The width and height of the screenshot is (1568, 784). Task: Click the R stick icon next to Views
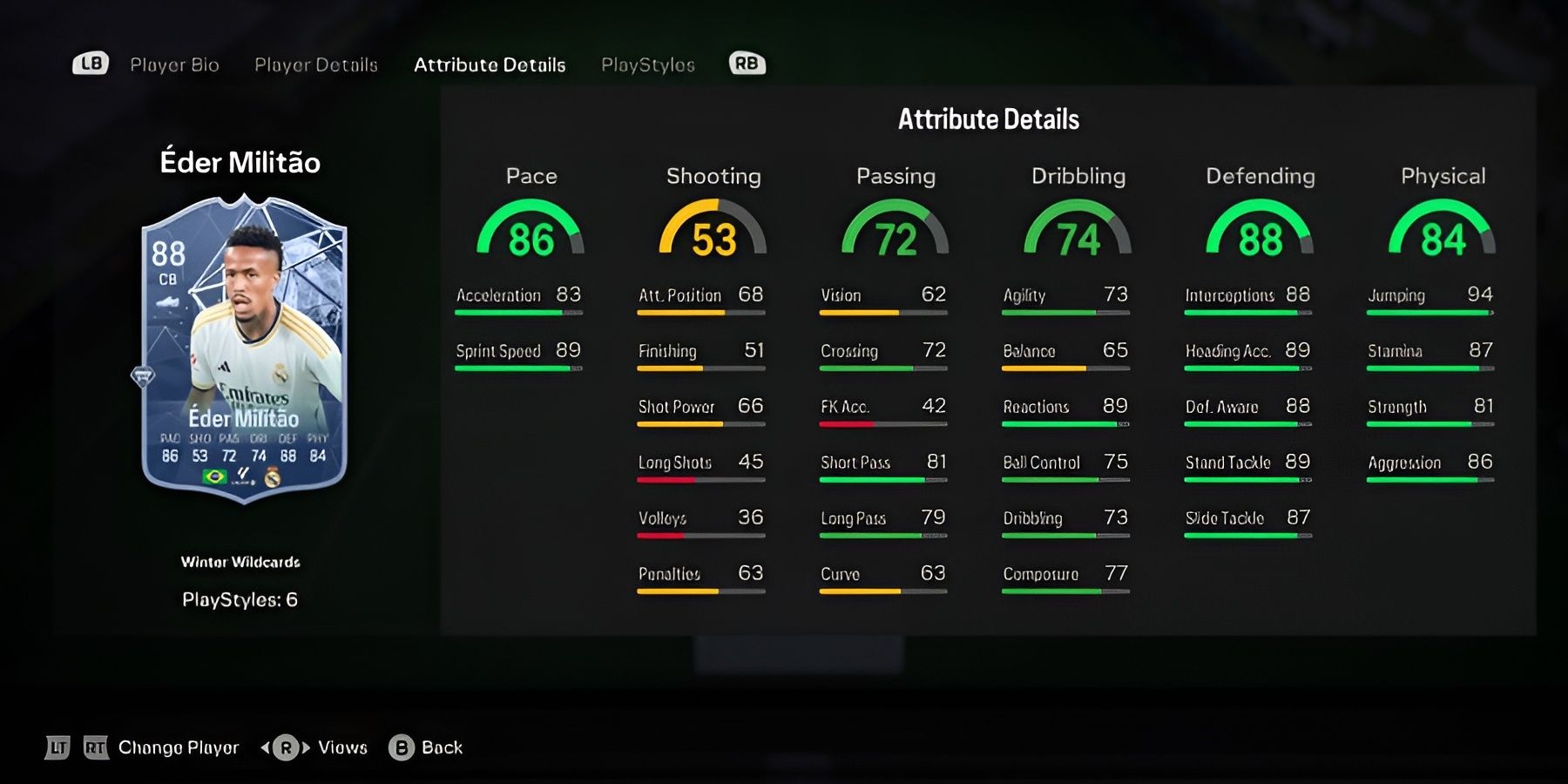(285, 747)
